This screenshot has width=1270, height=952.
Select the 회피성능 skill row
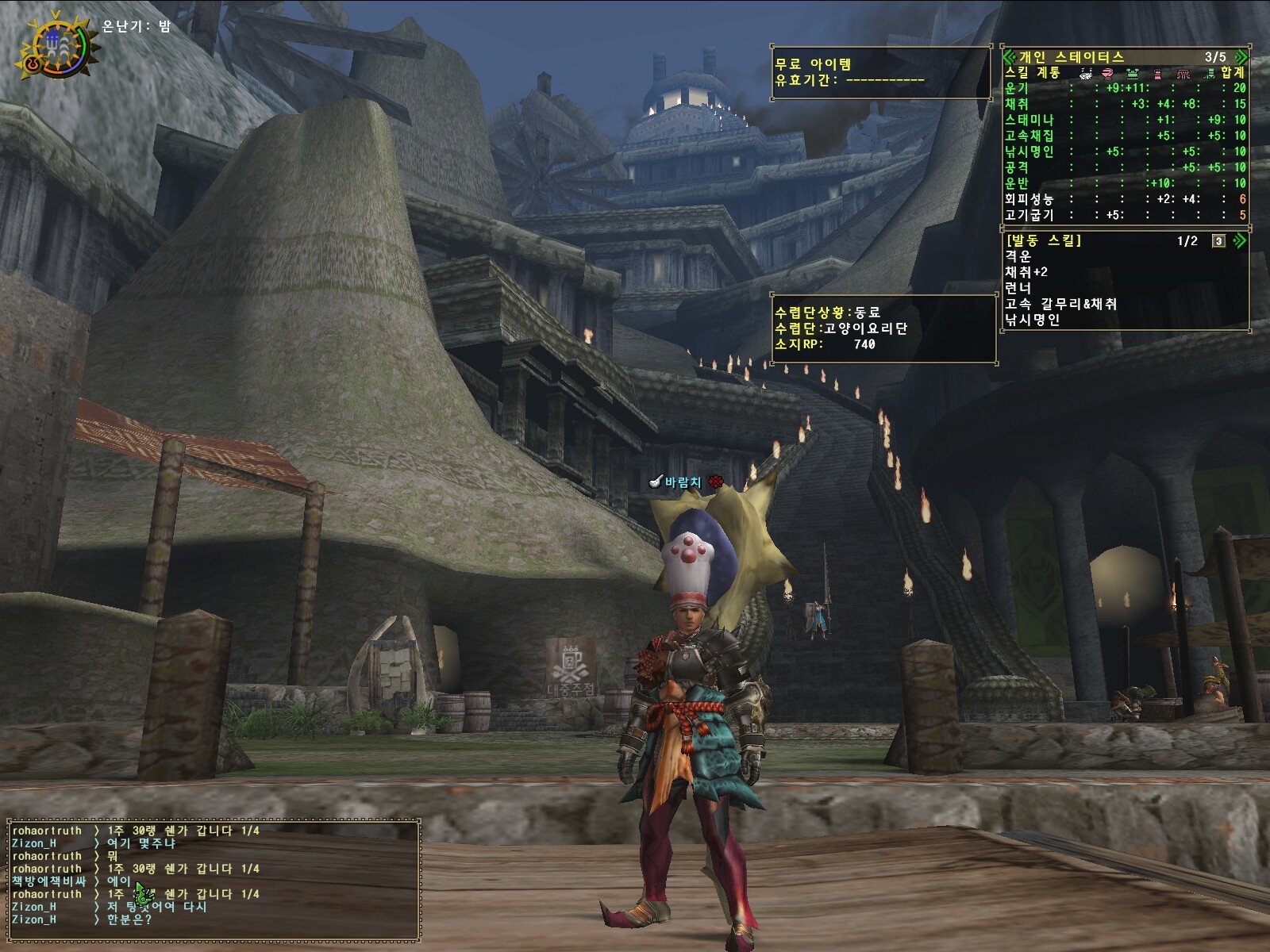coord(1124,199)
